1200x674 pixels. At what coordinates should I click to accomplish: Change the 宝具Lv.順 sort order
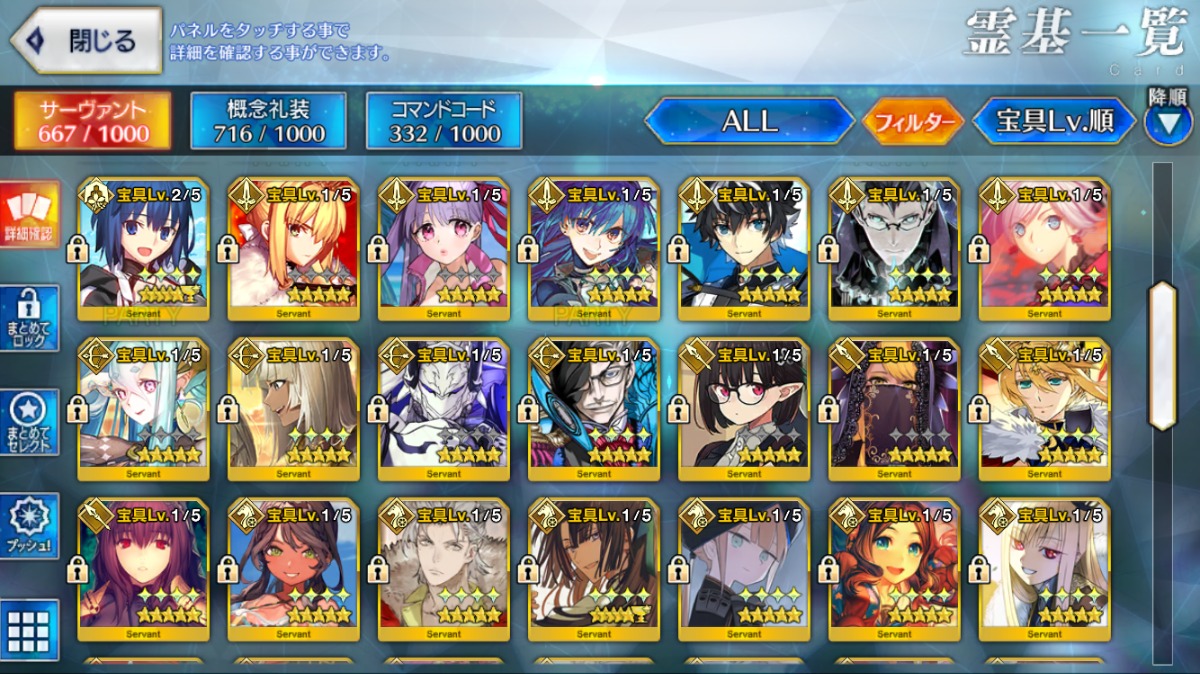[x=1054, y=121]
